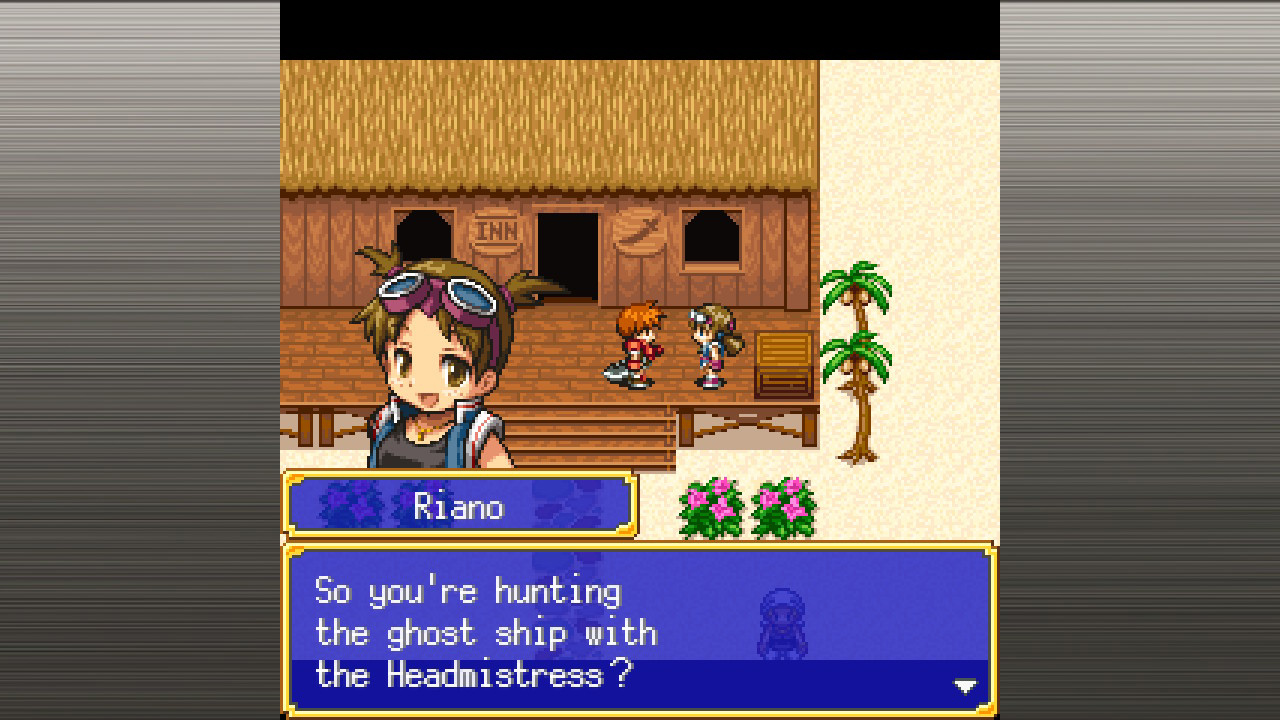The image size is (1280, 720).
Task: Click the orange-haired character sprite
Action: click(x=635, y=345)
